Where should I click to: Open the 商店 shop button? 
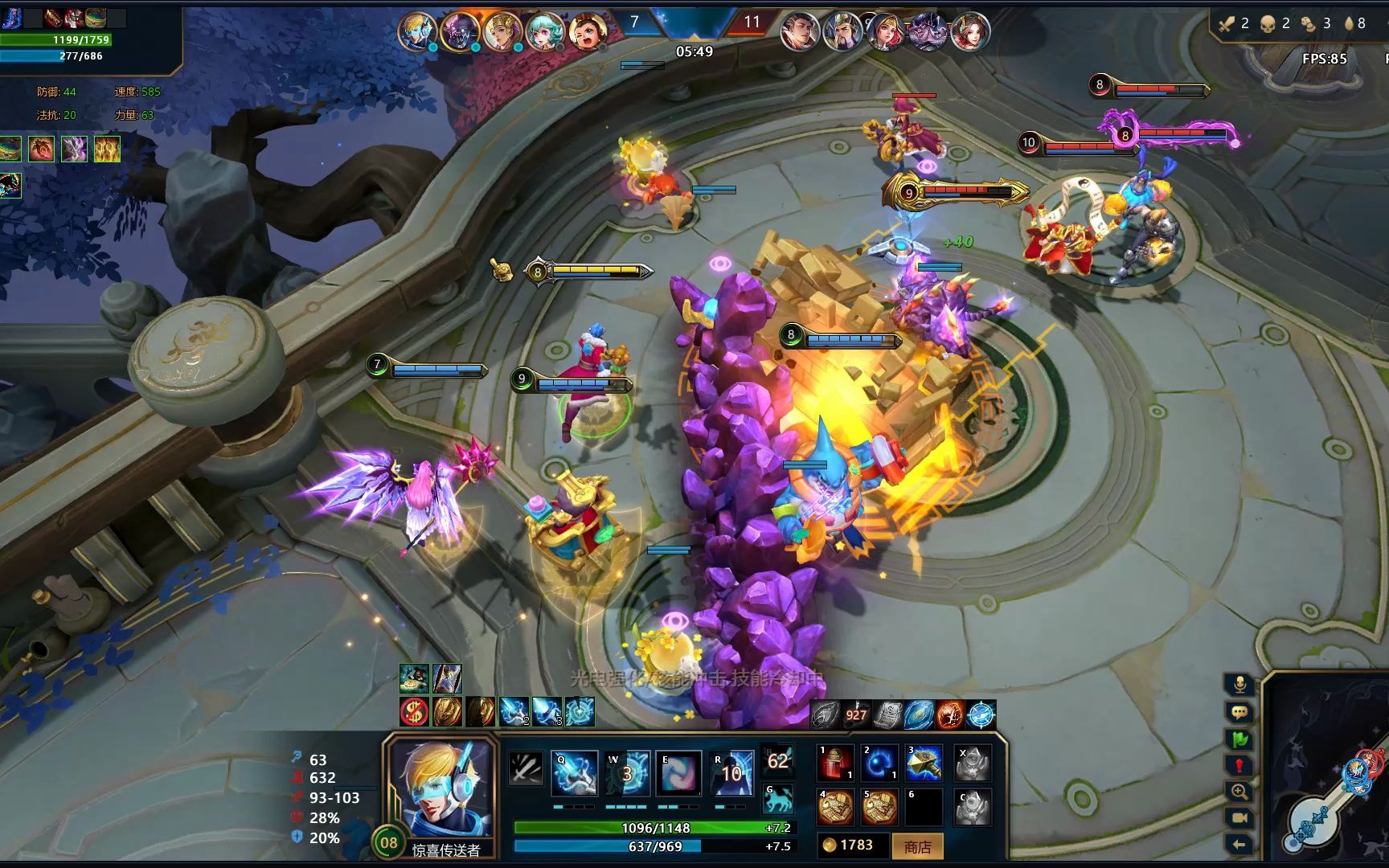pyautogui.click(x=917, y=846)
